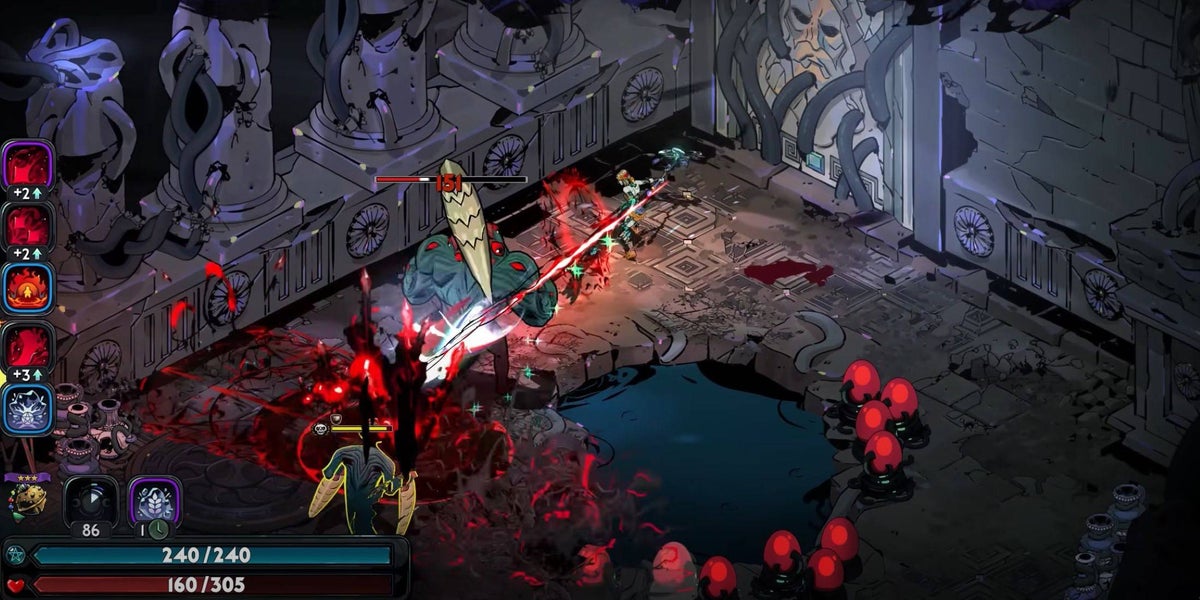
Task: Click the red boon icon marked +3
Action: (27, 347)
